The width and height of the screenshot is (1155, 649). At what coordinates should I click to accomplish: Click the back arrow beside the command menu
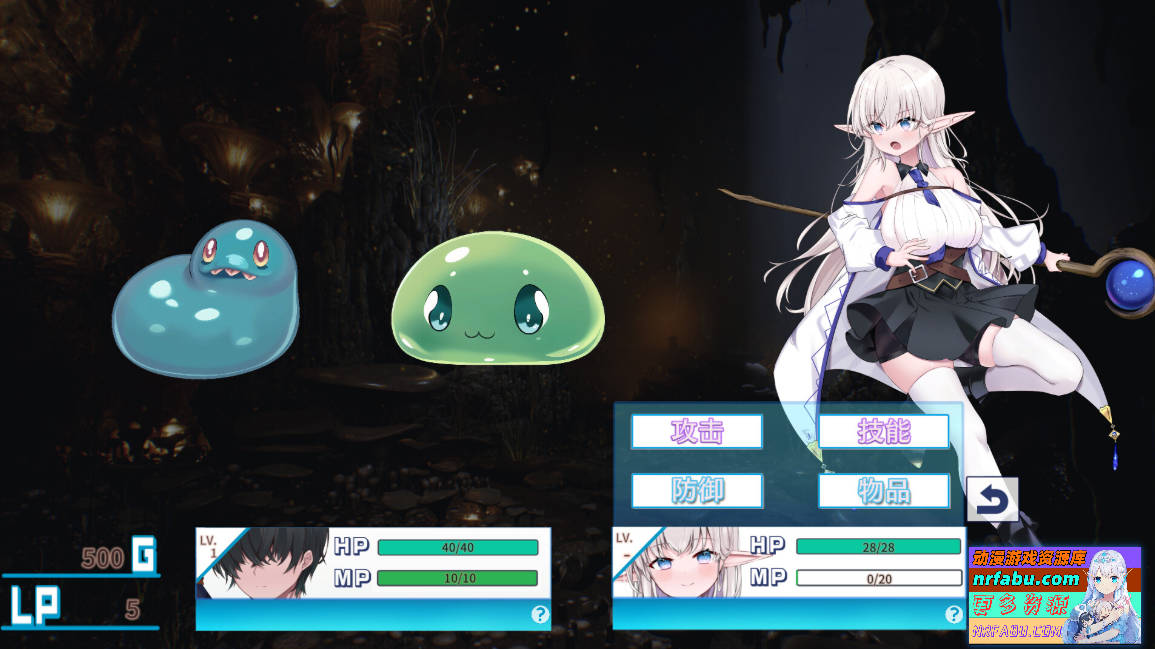(x=992, y=499)
